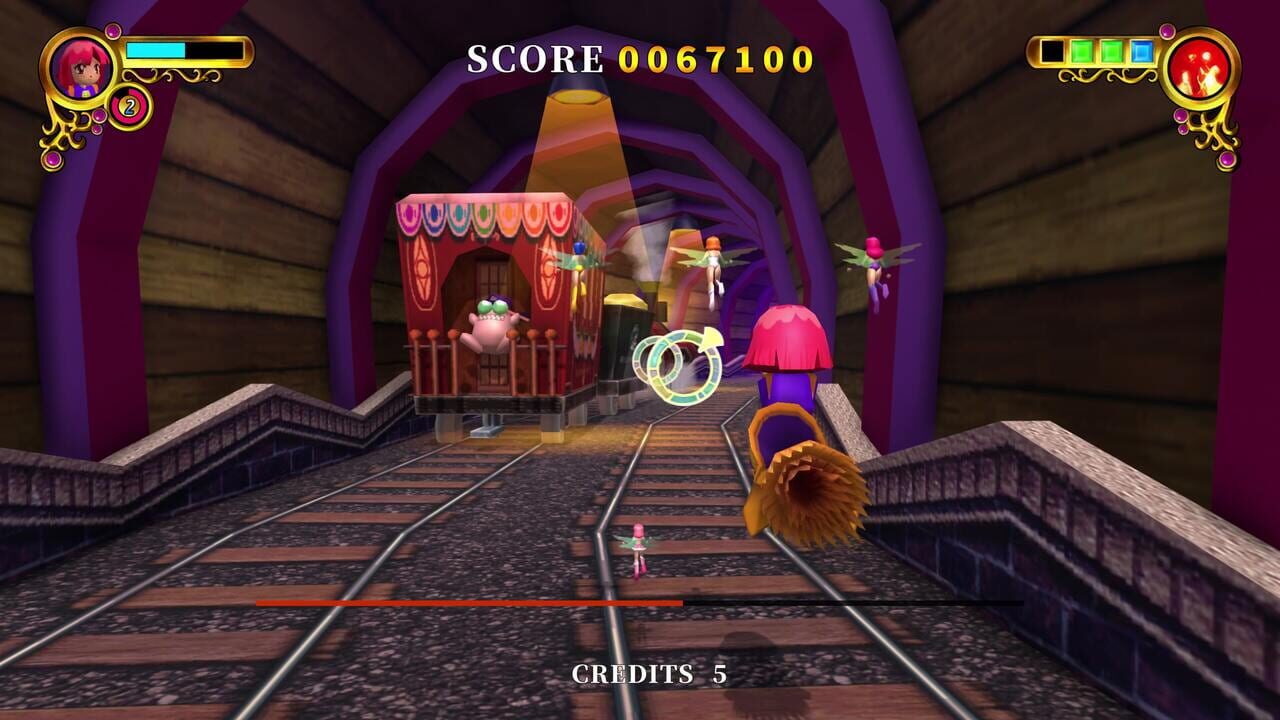Click the level 2 badge under the portrait

click(129, 106)
